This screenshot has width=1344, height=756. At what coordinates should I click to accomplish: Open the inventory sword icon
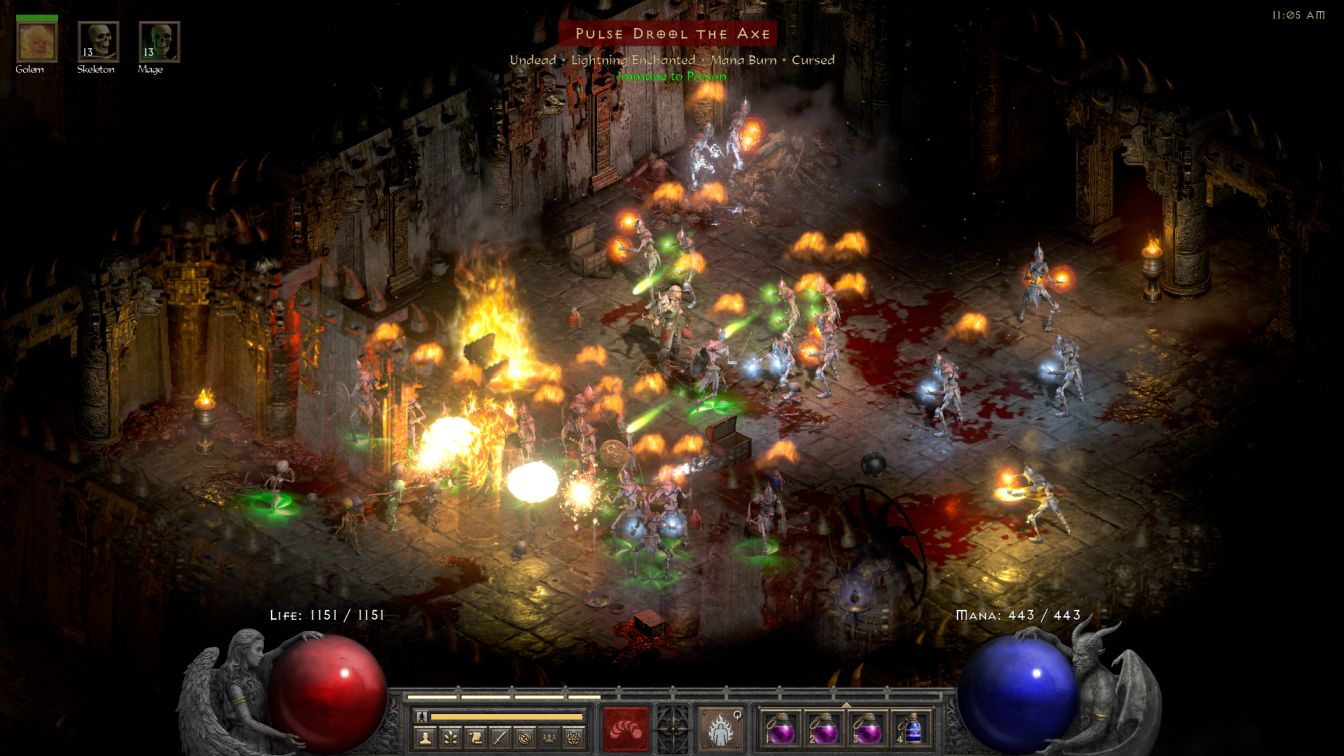tap(500, 737)
